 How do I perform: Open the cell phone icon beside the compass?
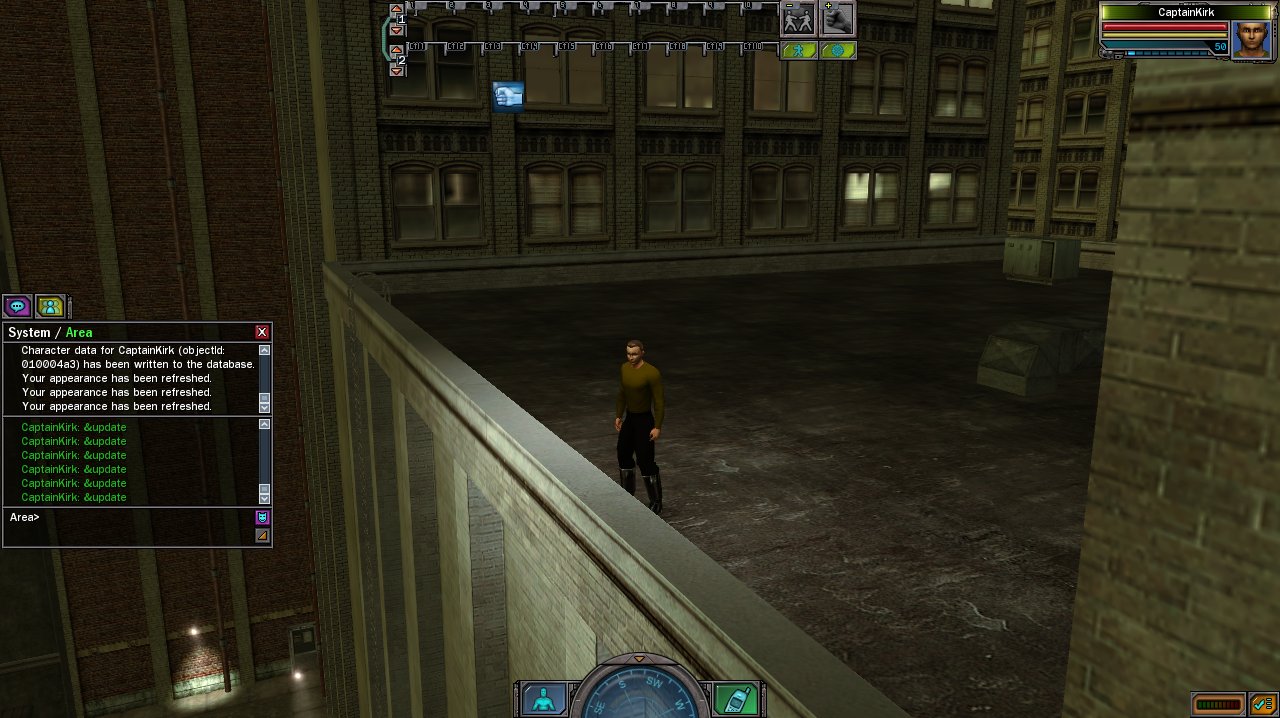[x=736, y=699]
